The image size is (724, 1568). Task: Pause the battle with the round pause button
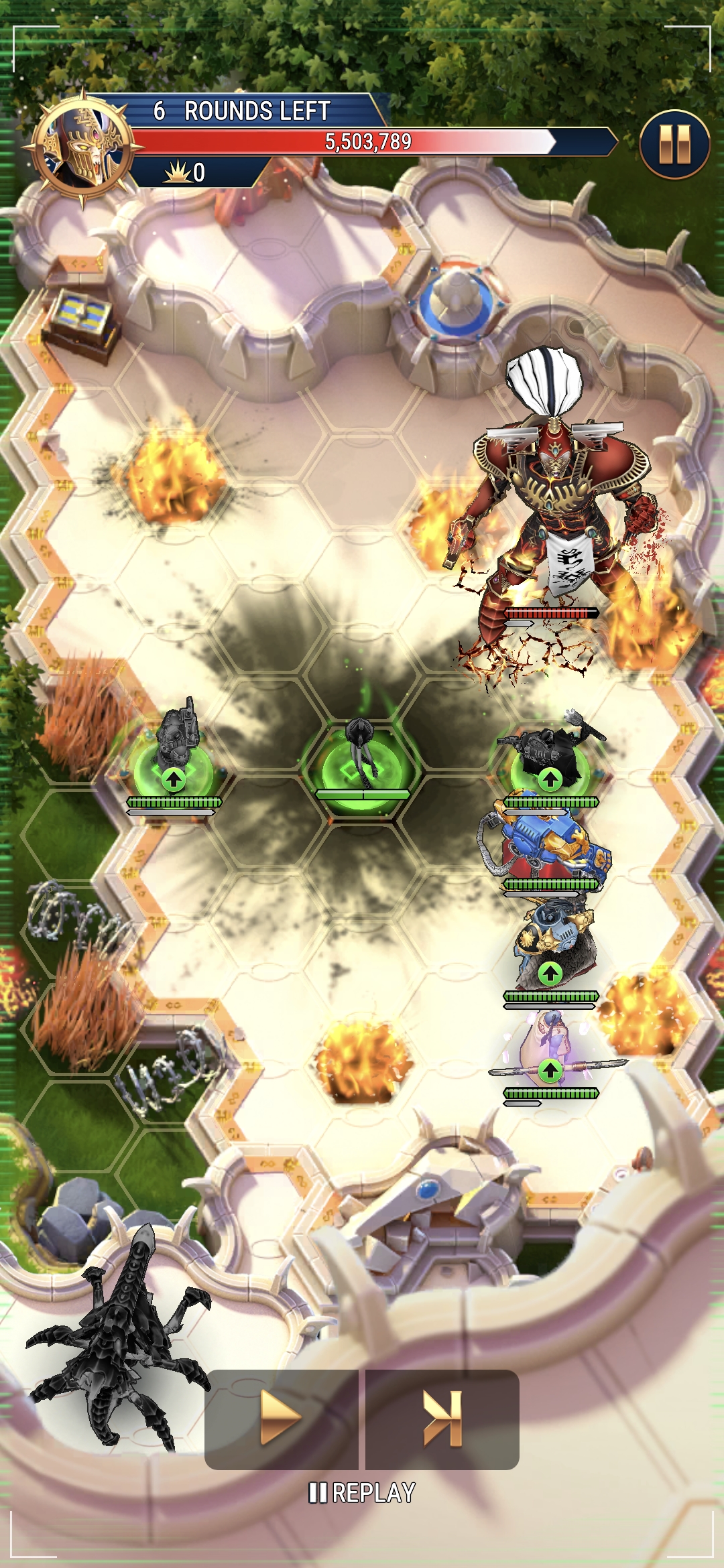pyautogui.click(x=674, y=144)
